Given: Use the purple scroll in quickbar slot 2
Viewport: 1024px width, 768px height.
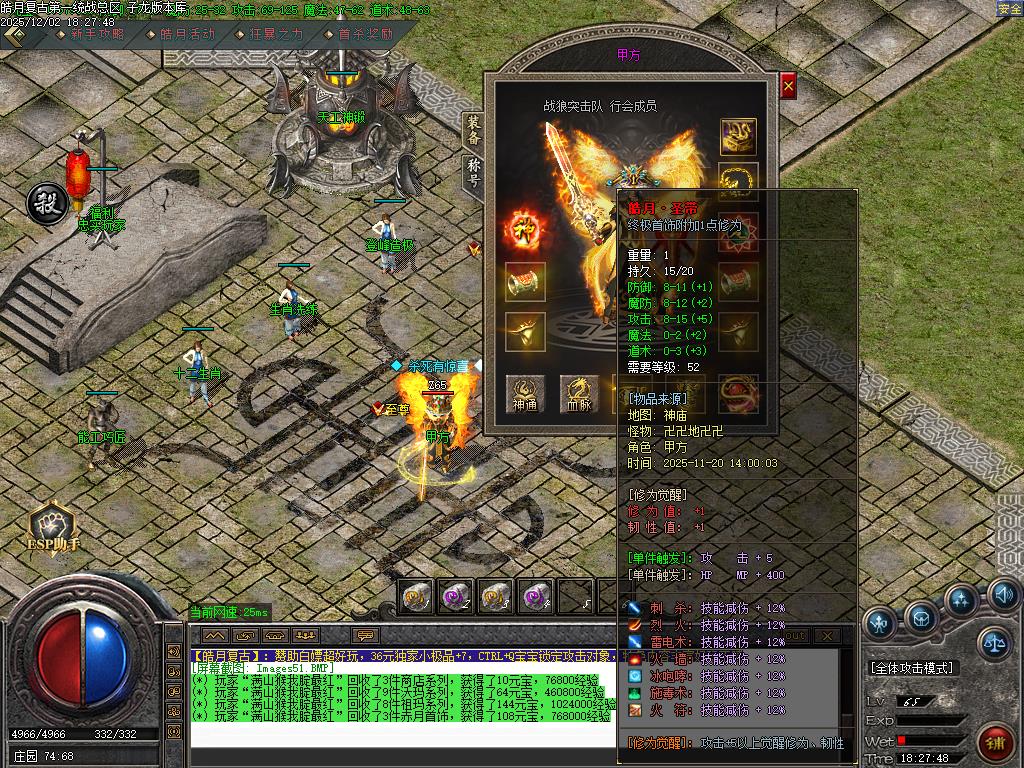Looking at the screenshot, I should [456, 597].
